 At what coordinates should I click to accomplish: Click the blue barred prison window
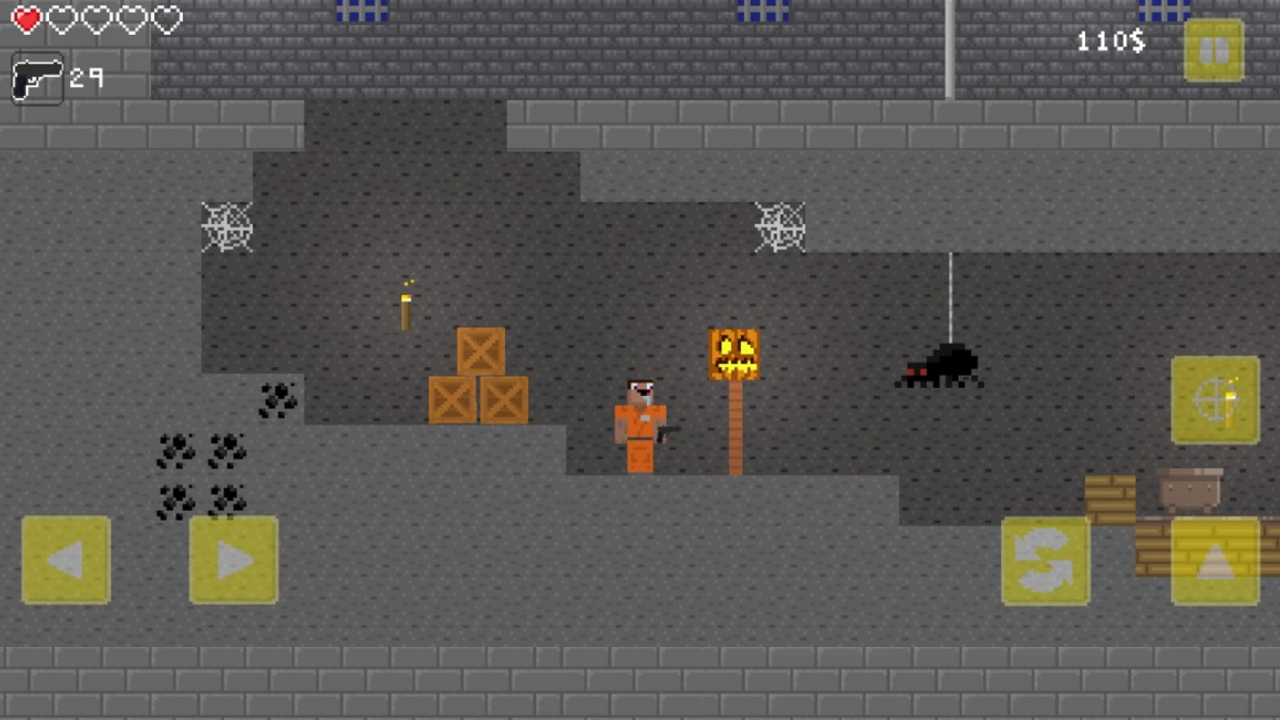click(362, 12)
